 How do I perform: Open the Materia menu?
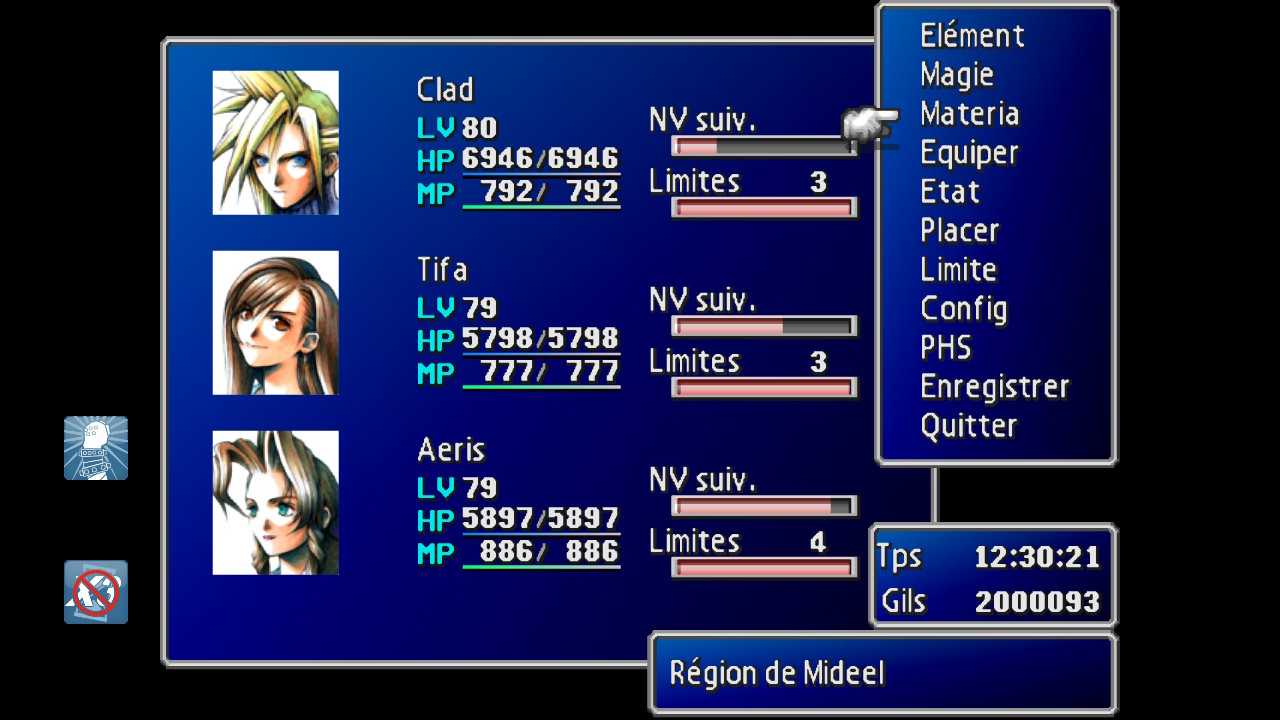[x=969, y=114]
